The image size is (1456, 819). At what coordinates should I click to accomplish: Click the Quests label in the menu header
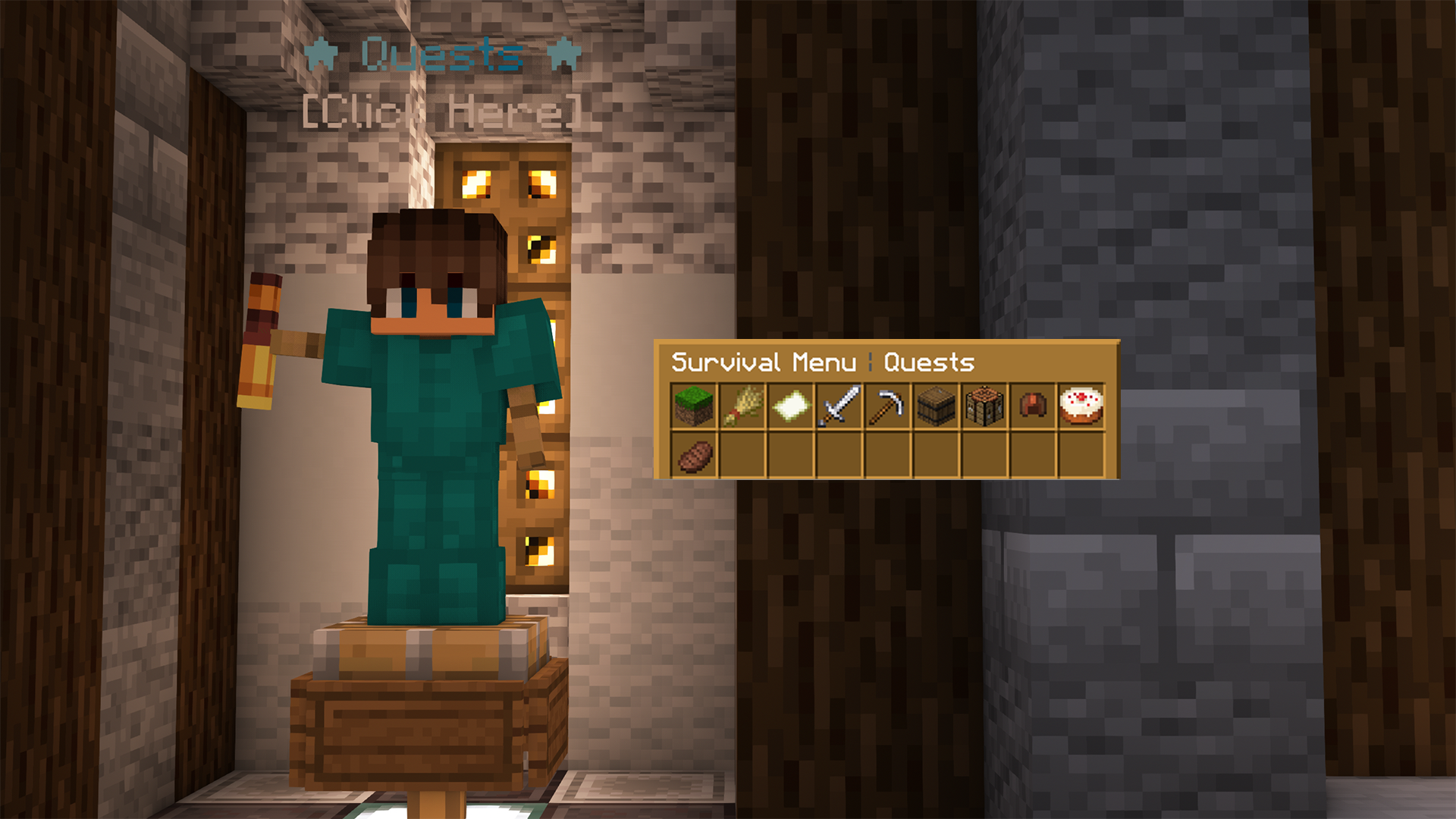coord(929,362)
